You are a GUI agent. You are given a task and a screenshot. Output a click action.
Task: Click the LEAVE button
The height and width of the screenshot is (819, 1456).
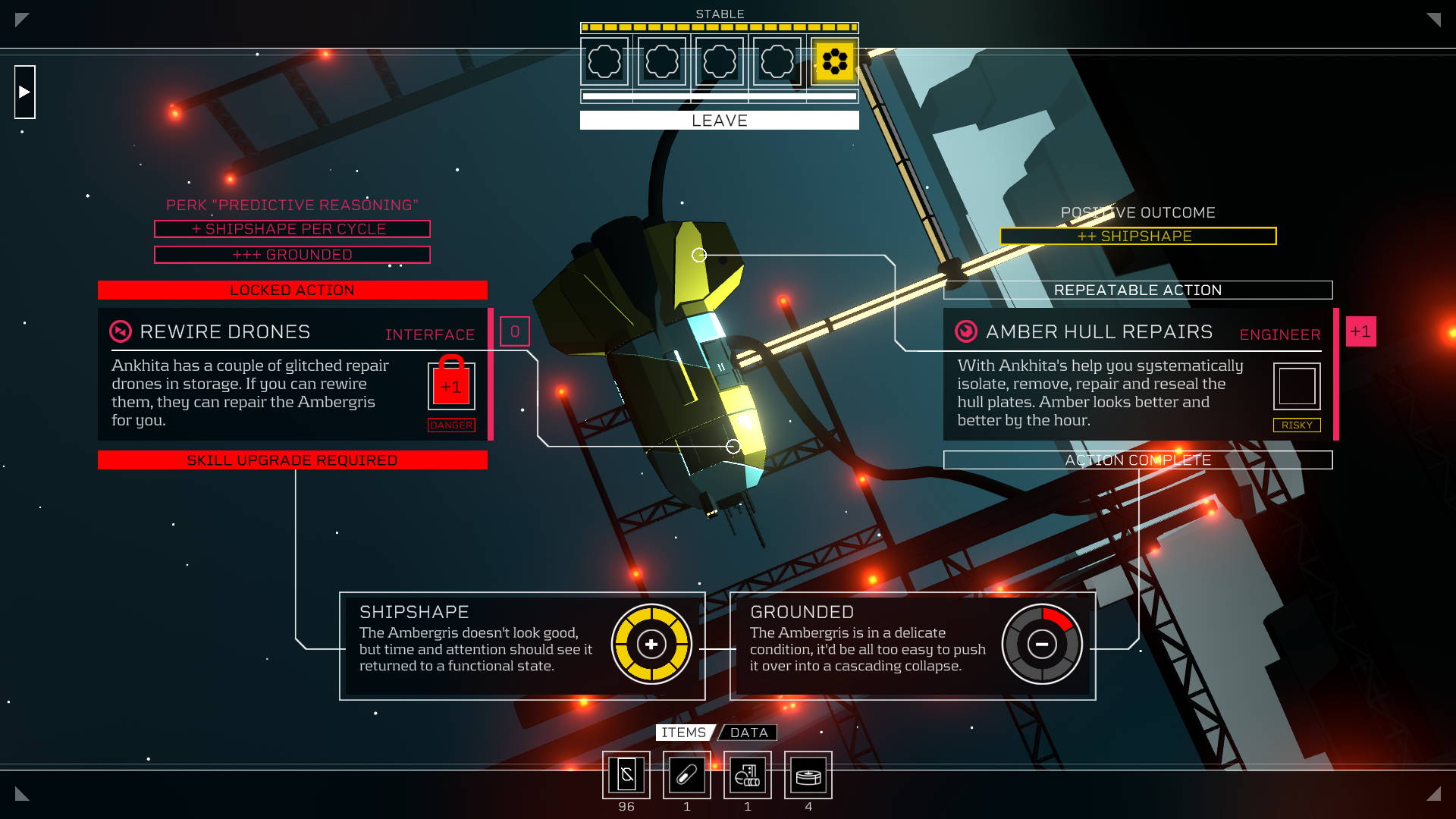719,121
